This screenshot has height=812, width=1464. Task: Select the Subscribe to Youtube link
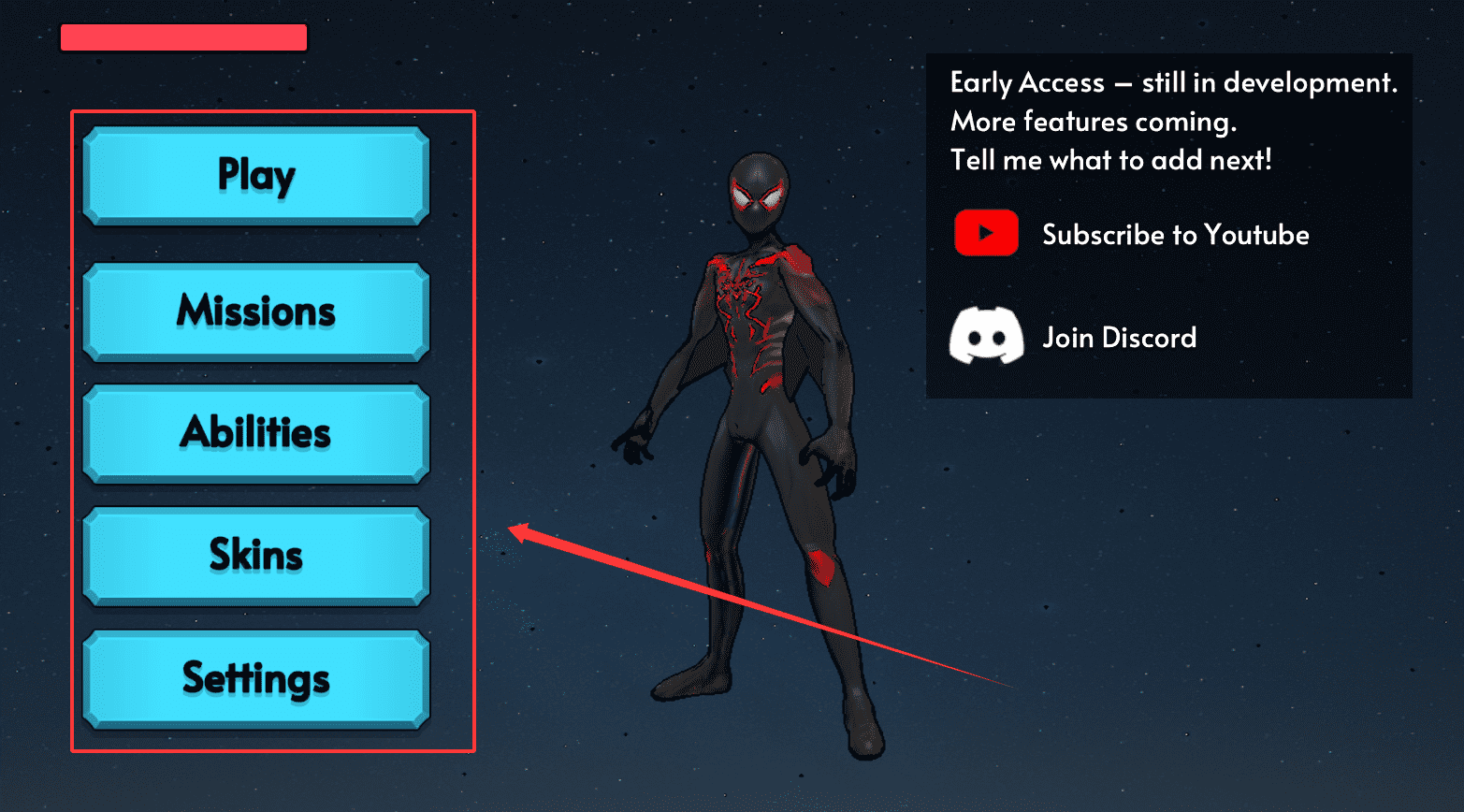(1175, 235)
